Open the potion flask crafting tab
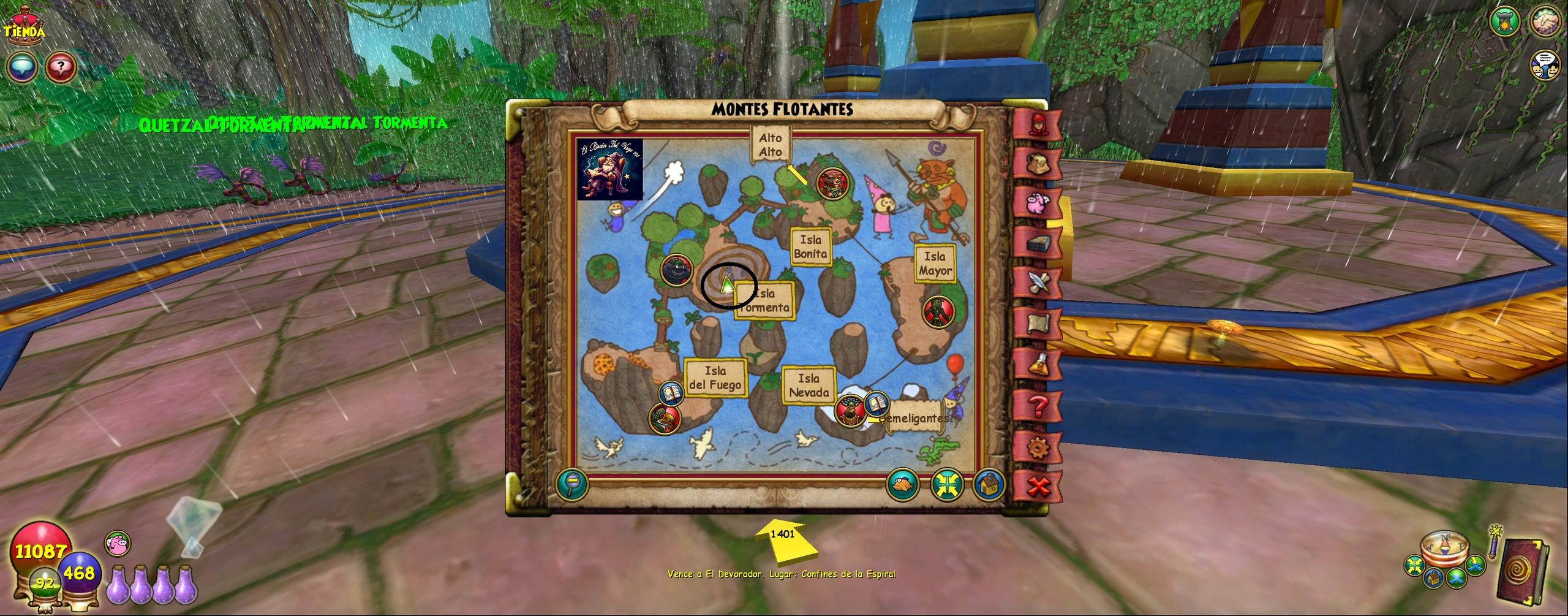Viewport: 1568px width, 616px height. 1037,365
